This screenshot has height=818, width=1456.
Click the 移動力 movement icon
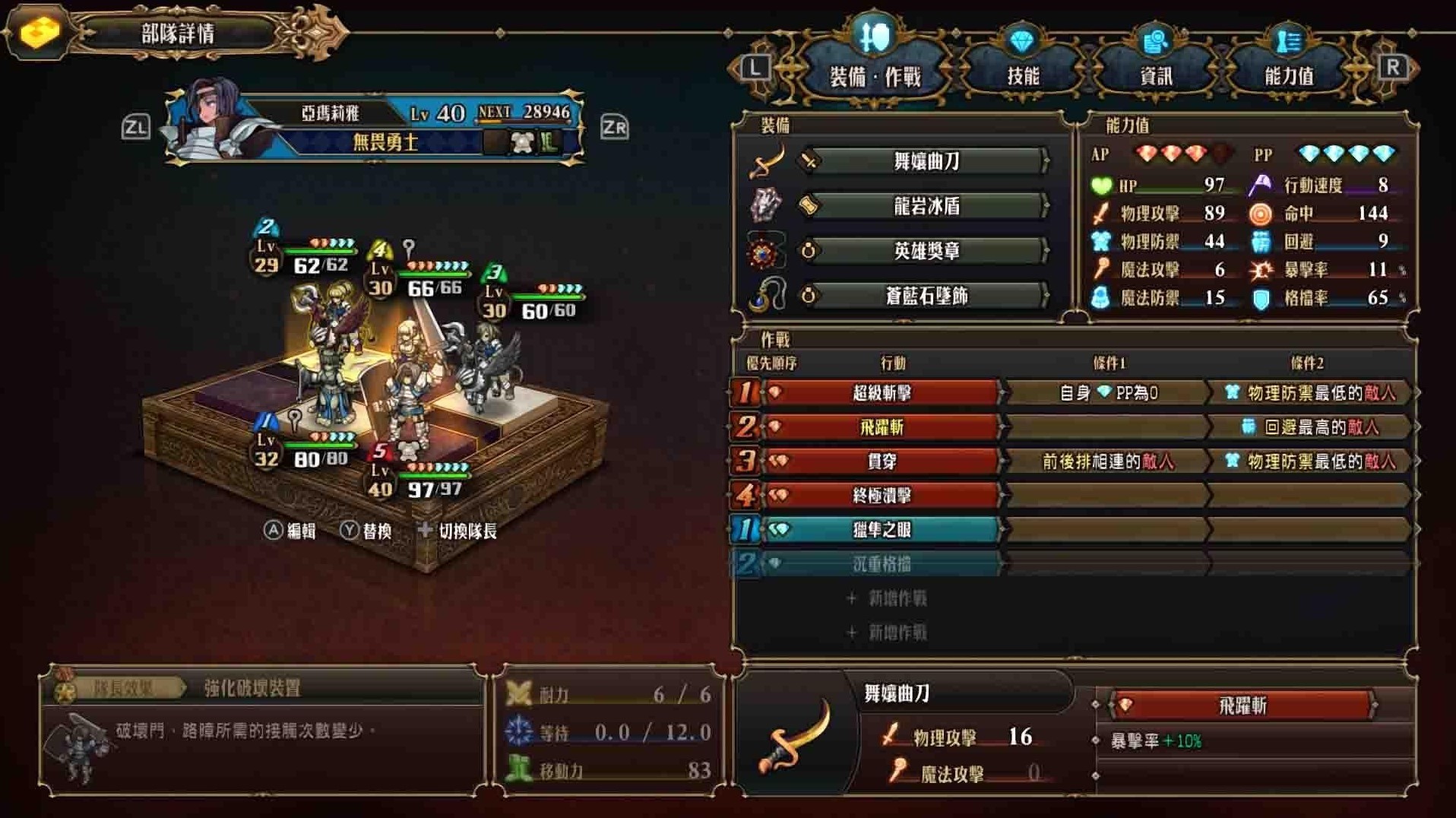coord(519,770)
